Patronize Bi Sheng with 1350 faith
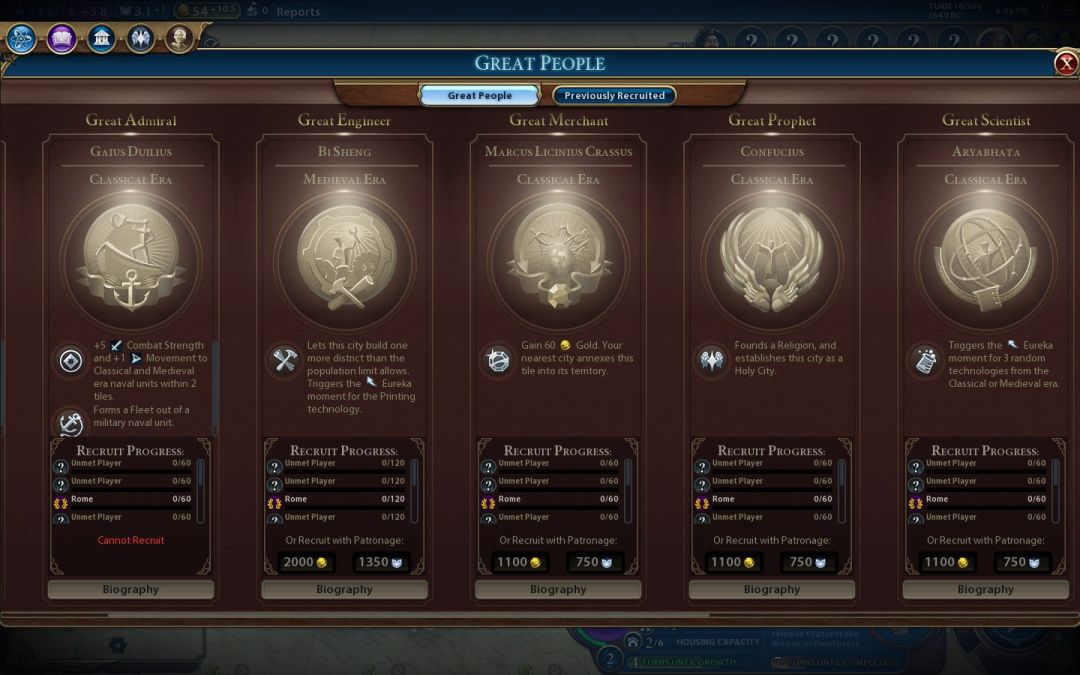Screen dimensions: 1080x675 381,562
